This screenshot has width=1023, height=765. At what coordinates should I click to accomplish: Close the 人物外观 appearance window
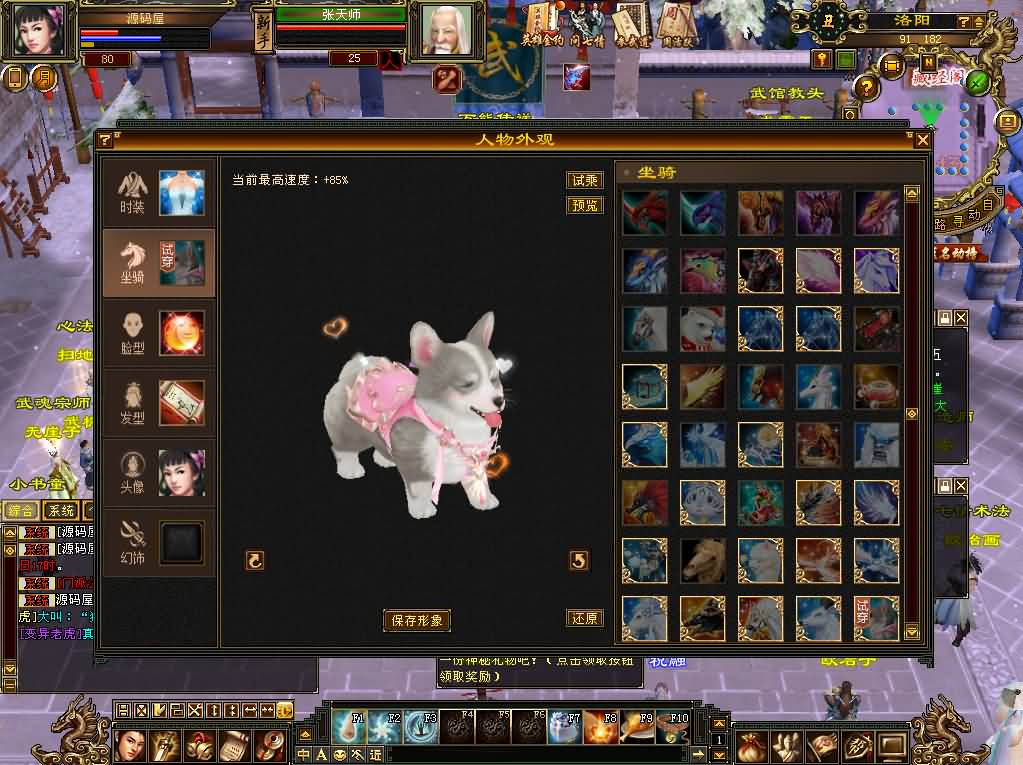click(x=922, y=140)
